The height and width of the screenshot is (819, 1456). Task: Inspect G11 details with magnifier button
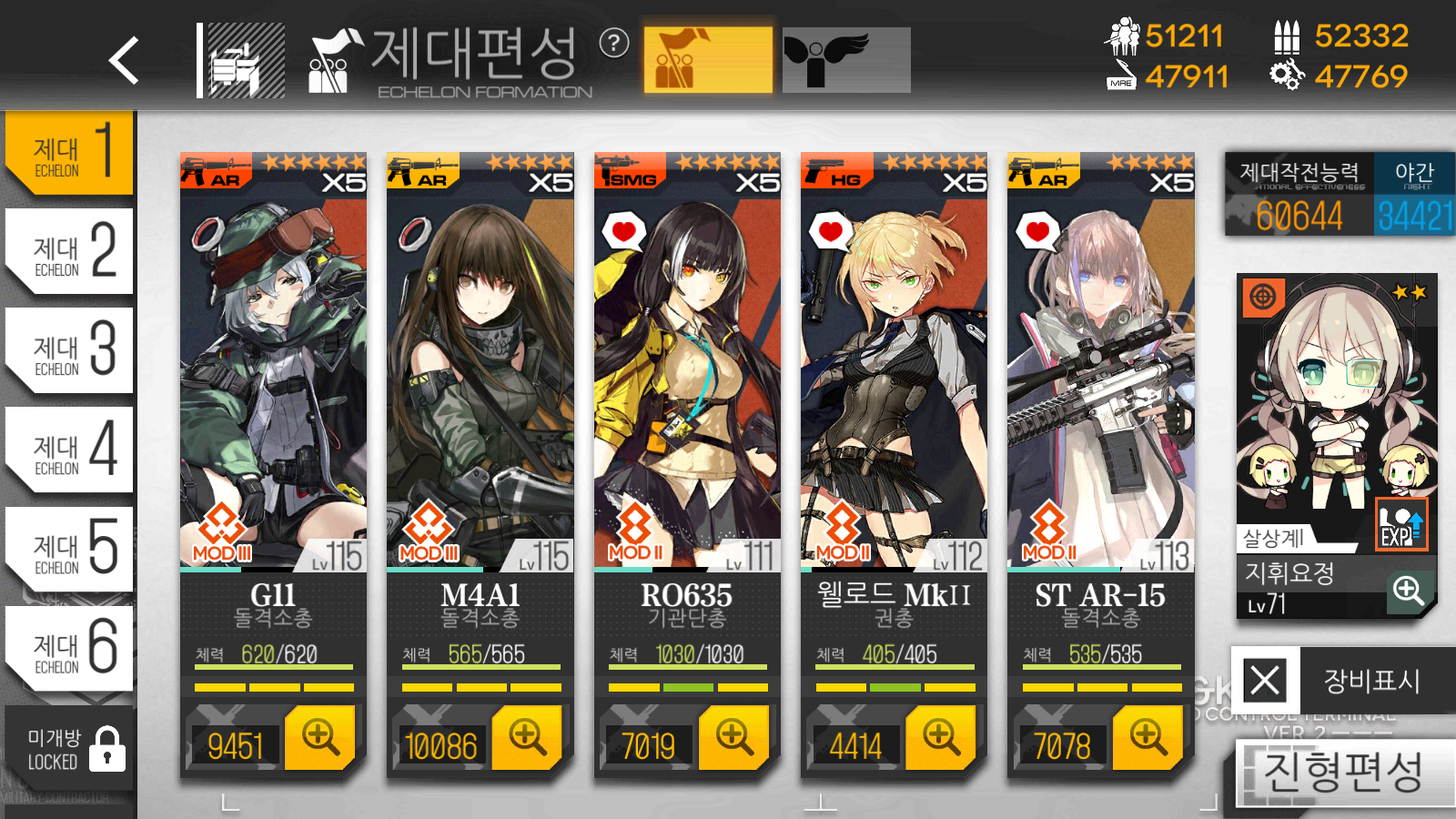319,737
